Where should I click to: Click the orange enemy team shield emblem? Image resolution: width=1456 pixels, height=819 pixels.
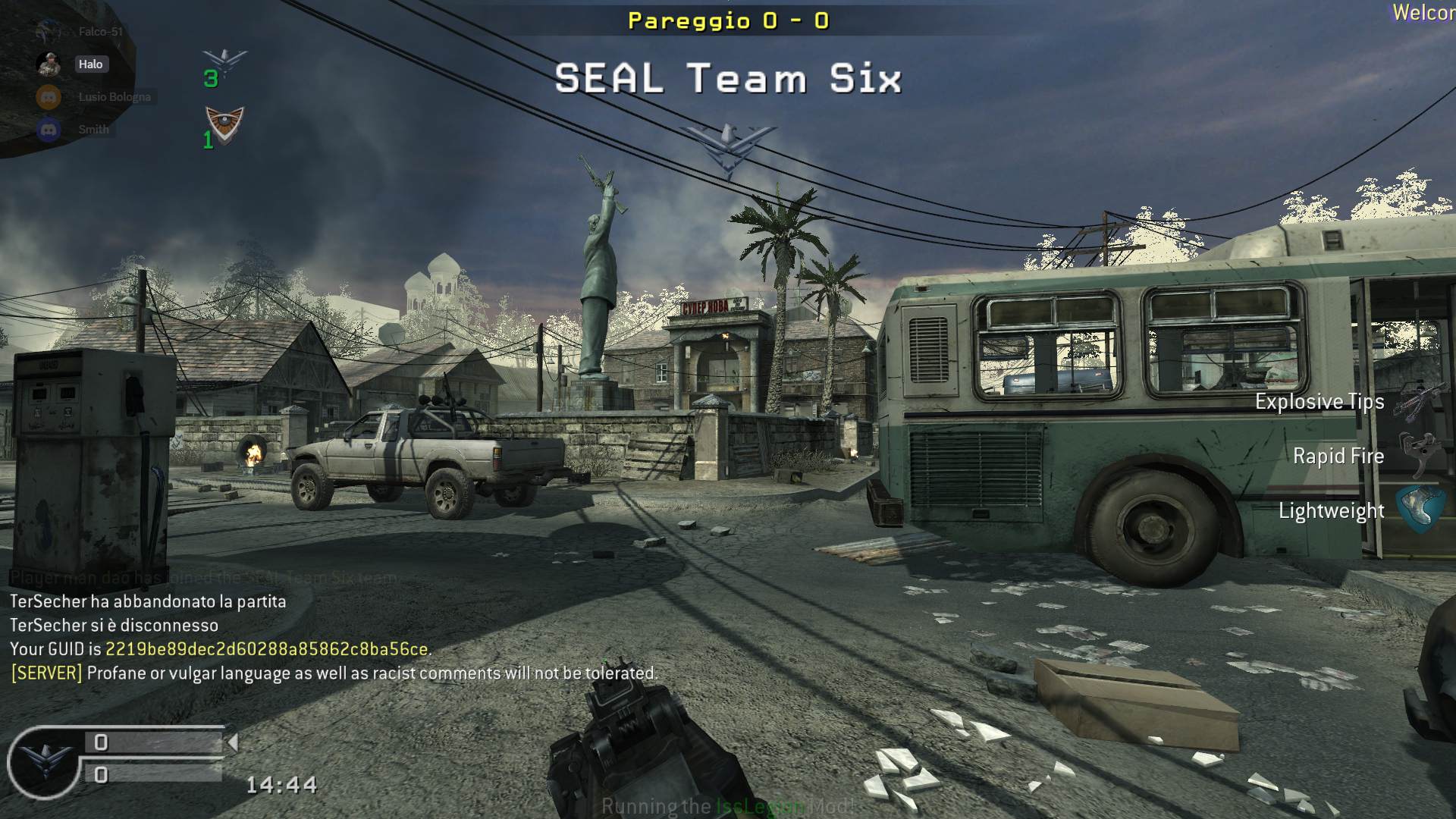pos(224,125)
